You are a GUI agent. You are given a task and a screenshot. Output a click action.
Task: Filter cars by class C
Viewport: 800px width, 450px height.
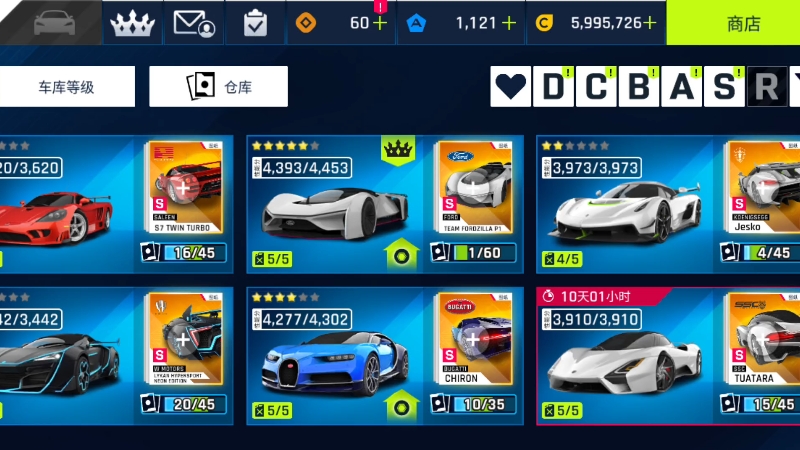coord(595,88)
